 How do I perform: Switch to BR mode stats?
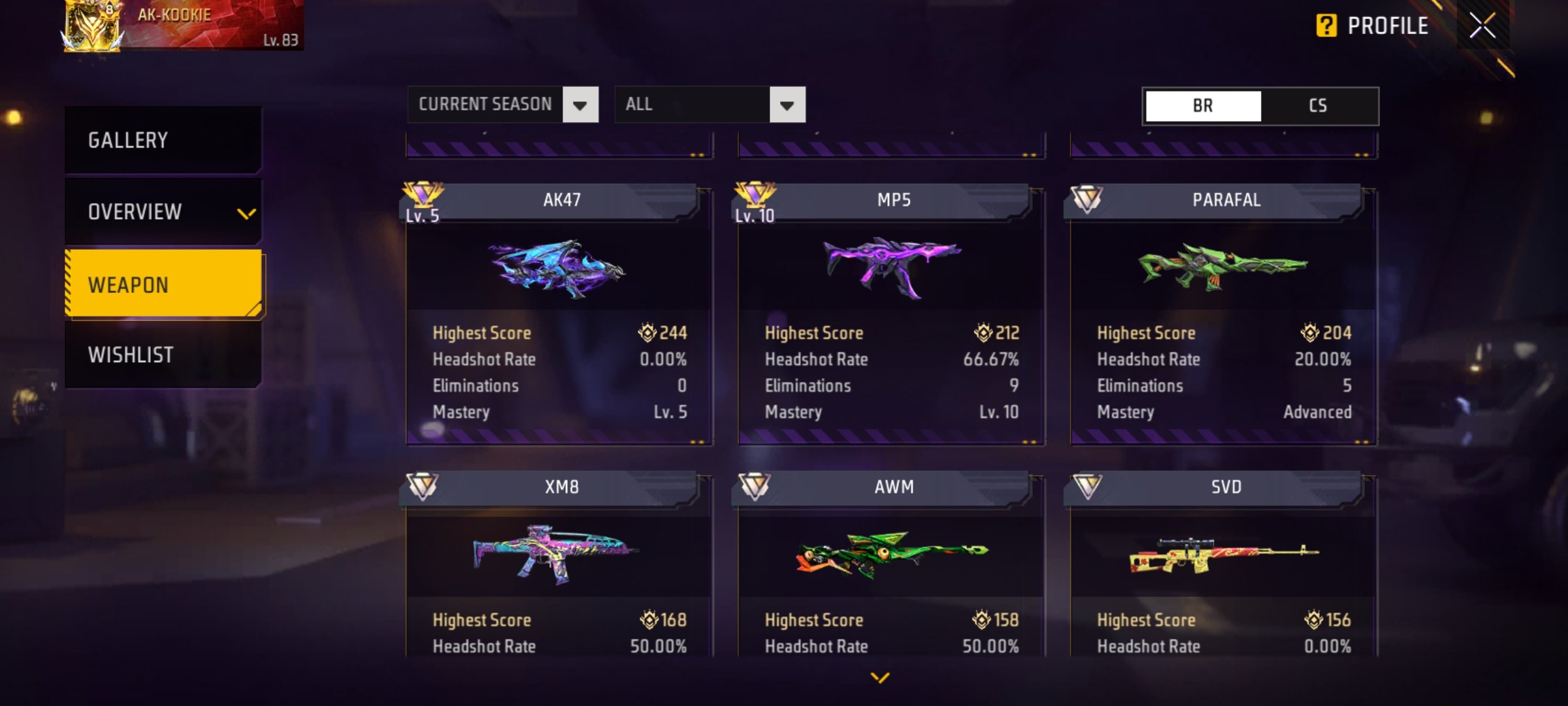click(x=1203, y=106)
